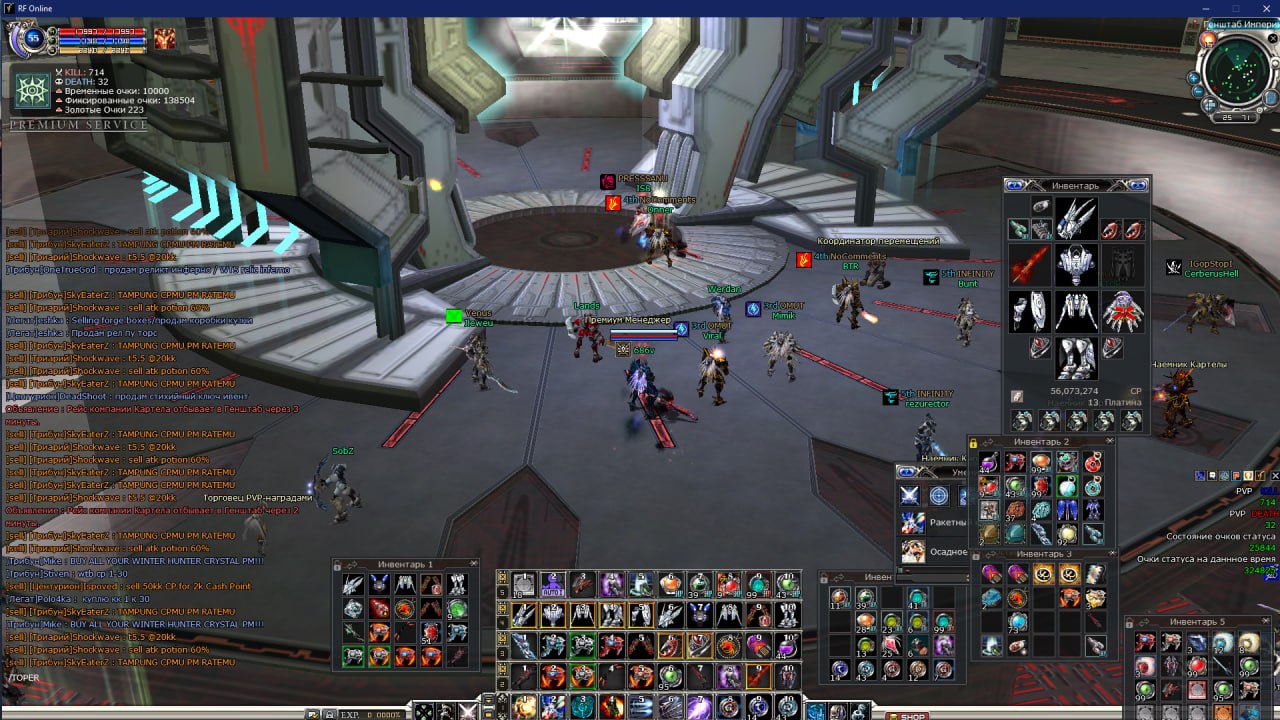Screen dimensions: 1280x720
Task: Toggle the lock on Инвентарь 2
Action: [973, 442]
